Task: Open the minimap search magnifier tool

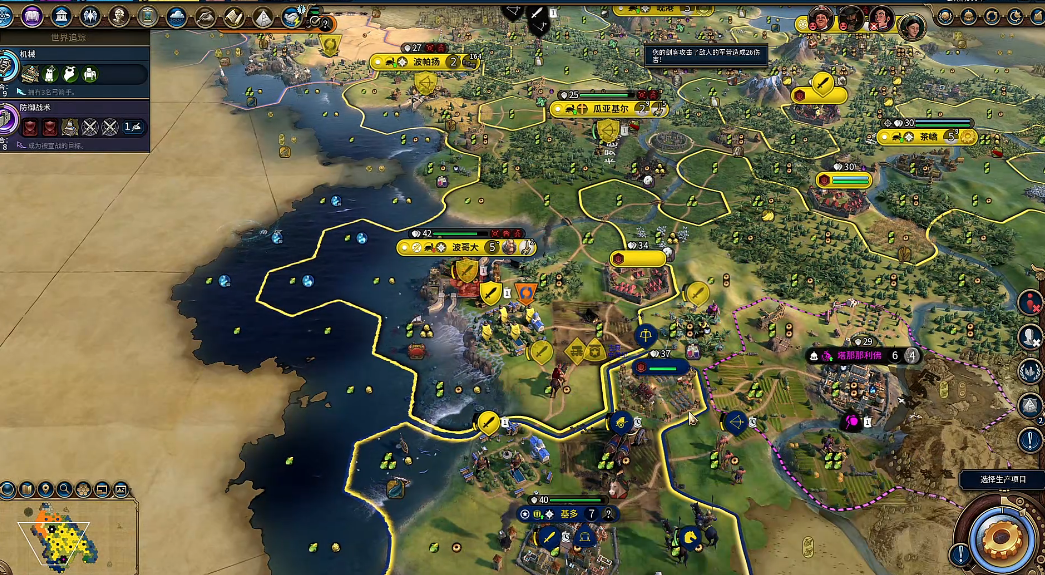Action: [x=64, y=489]
